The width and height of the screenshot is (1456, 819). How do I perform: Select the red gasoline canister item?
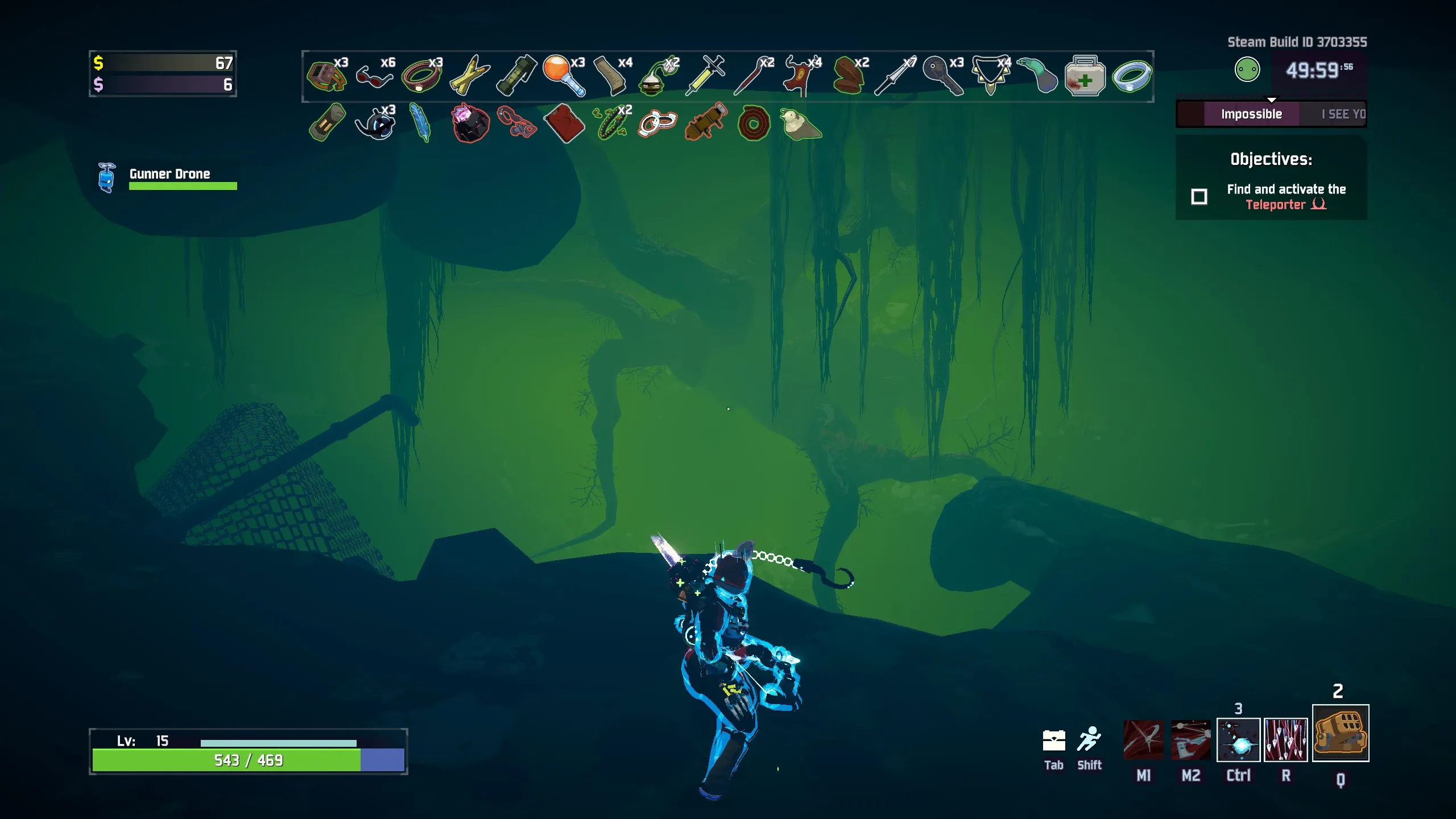[564, 123]
